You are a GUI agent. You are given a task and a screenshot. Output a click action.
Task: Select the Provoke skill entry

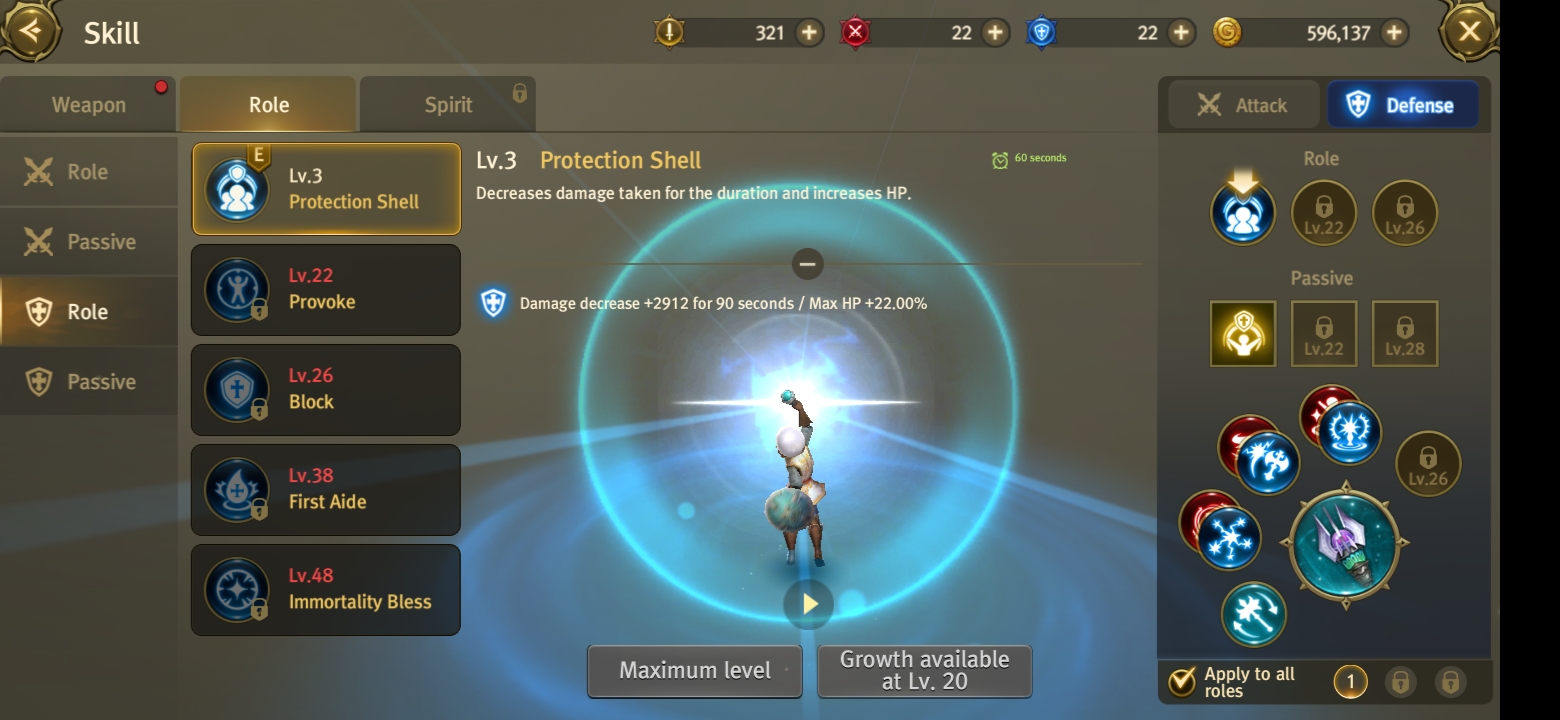click(x=326, y=289)
